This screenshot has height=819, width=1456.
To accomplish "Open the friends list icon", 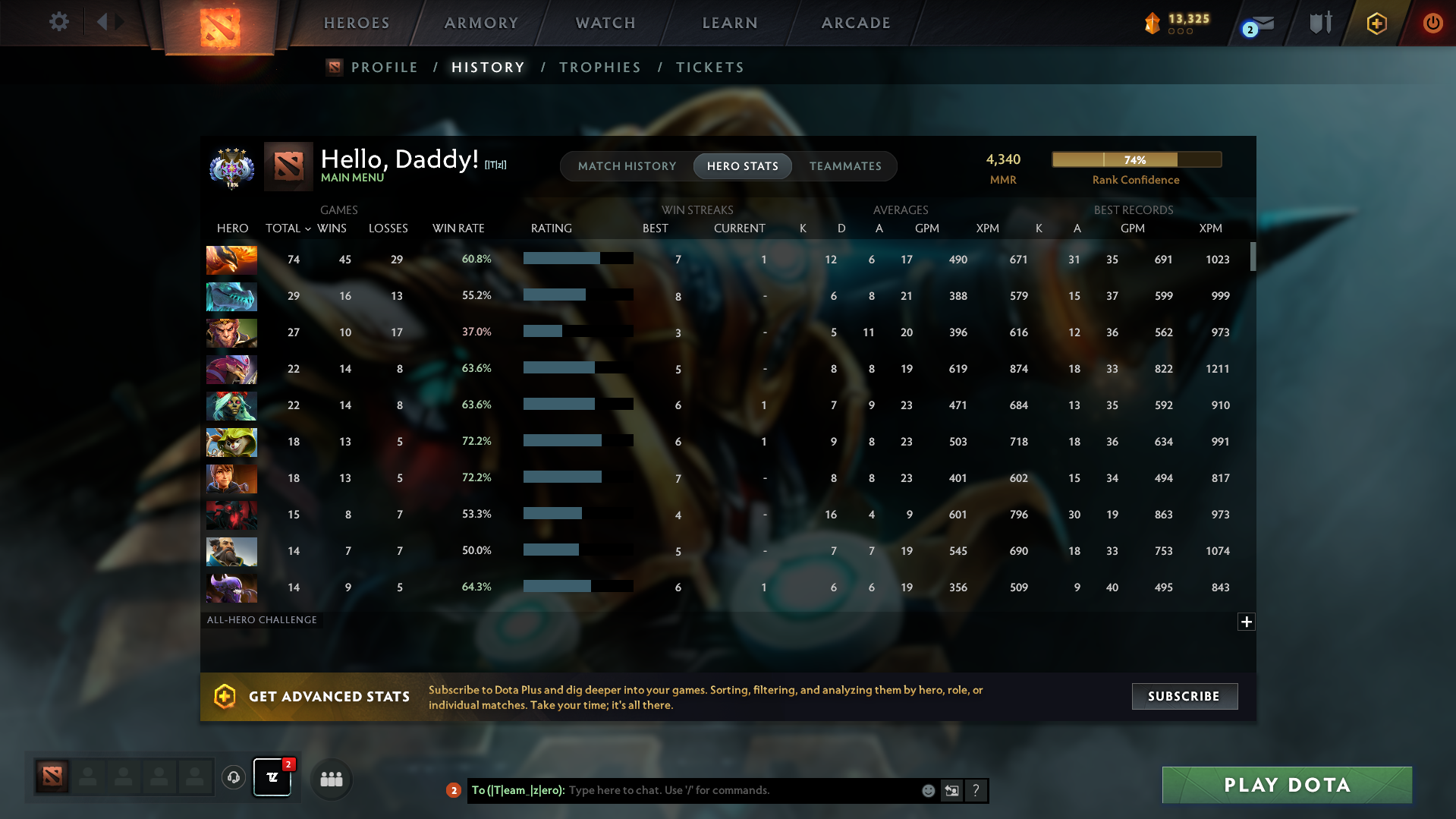I will click(331, 778).
